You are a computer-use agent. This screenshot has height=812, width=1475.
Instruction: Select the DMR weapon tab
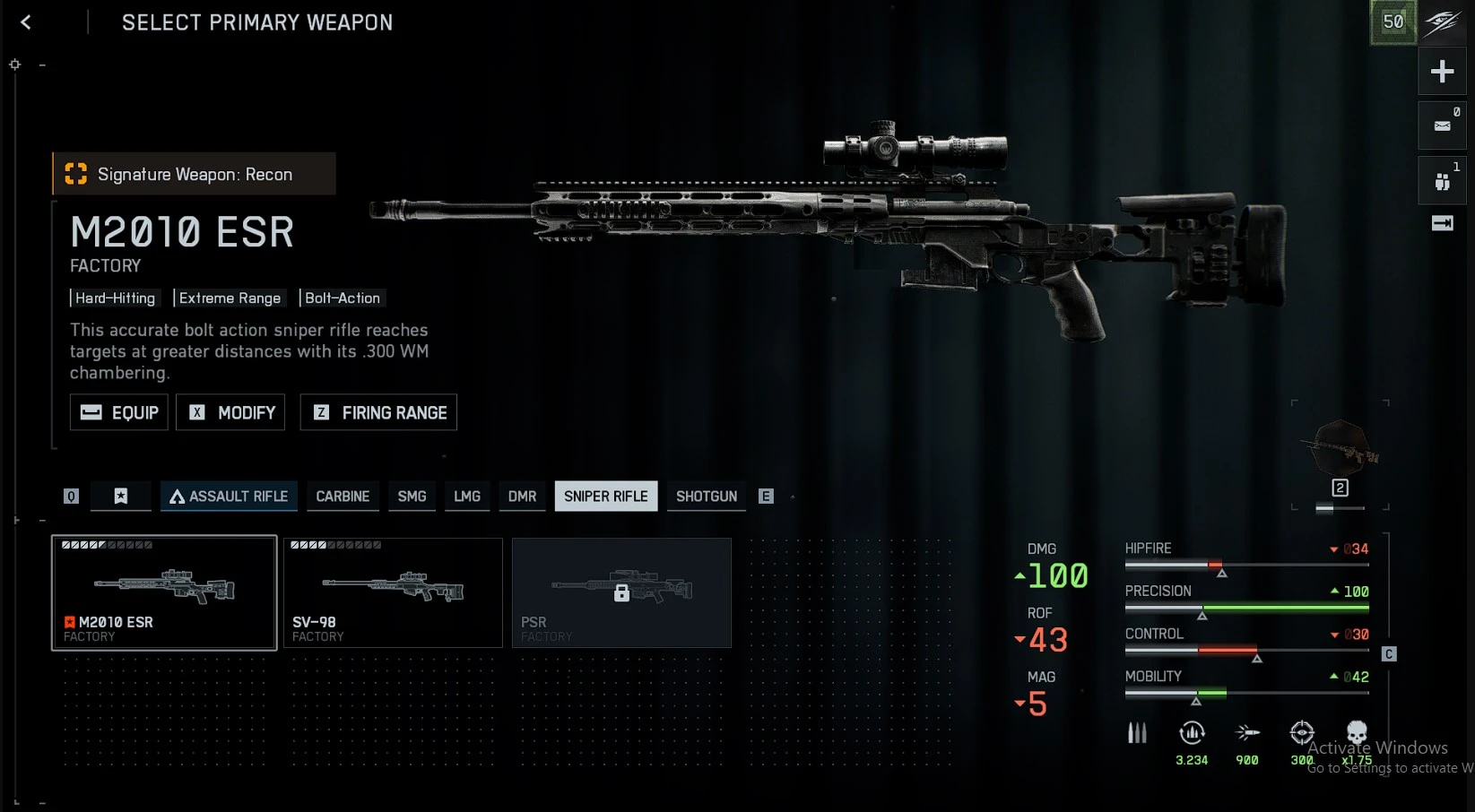(x=522, y=497)
